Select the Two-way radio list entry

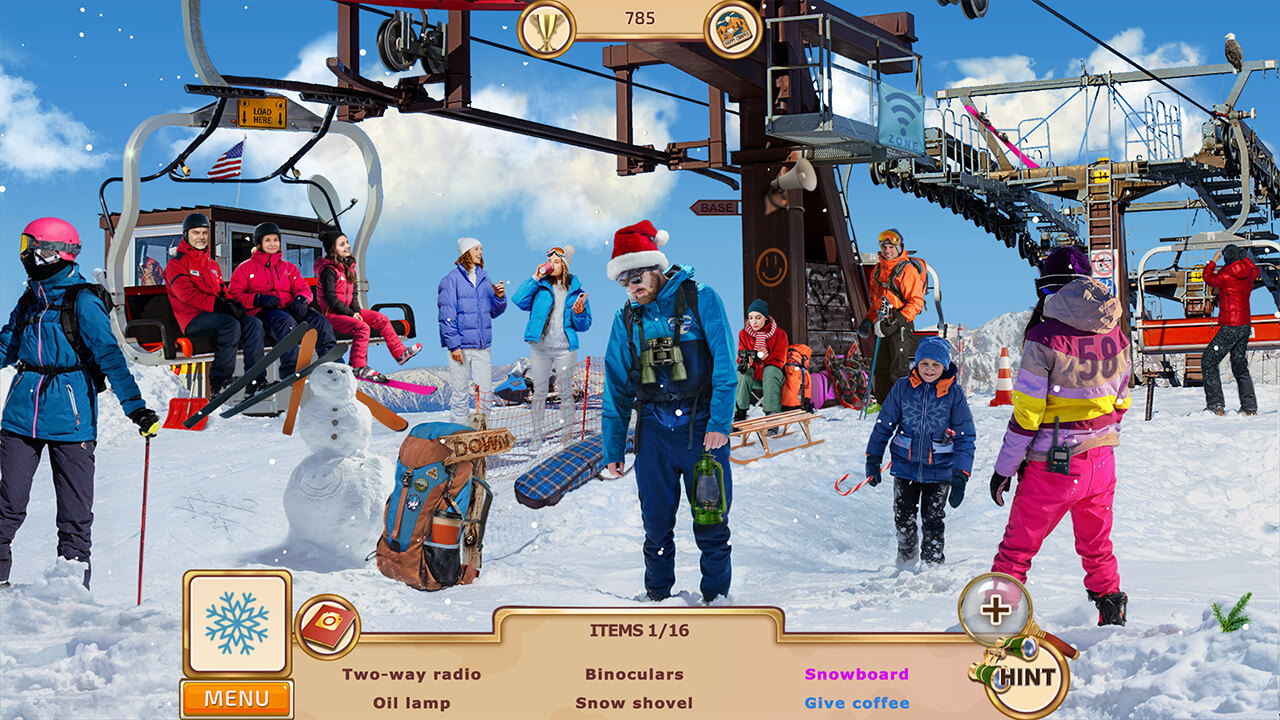pyautogui.click(x=411, y=674)
